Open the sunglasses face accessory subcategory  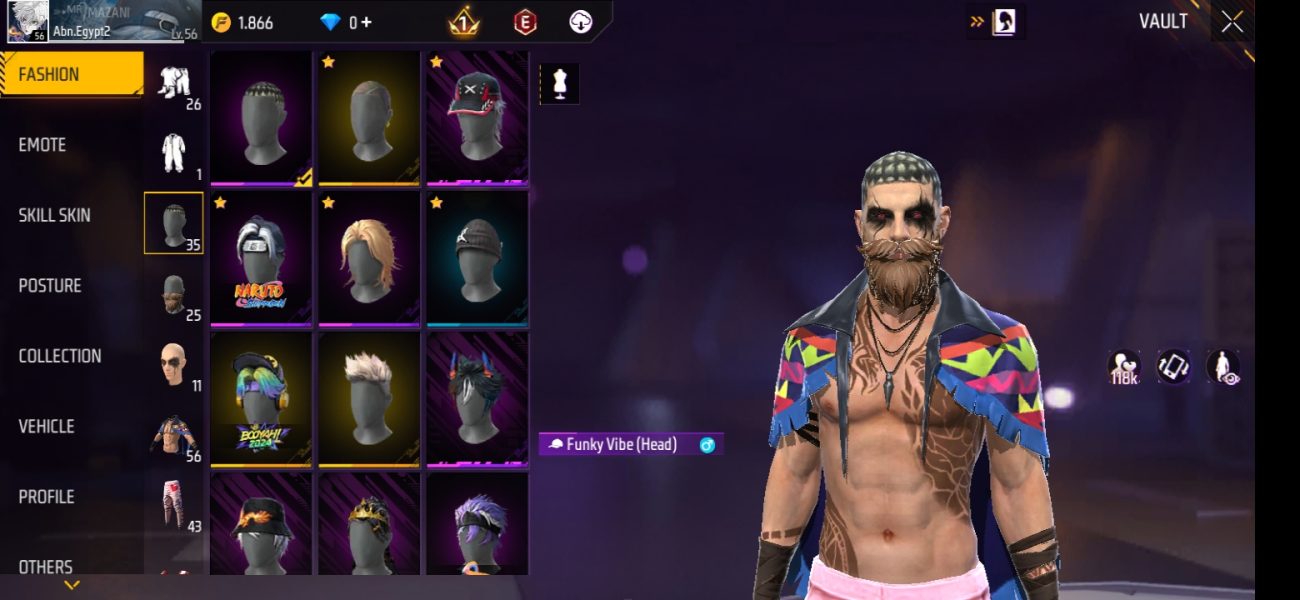coord(174,365)
